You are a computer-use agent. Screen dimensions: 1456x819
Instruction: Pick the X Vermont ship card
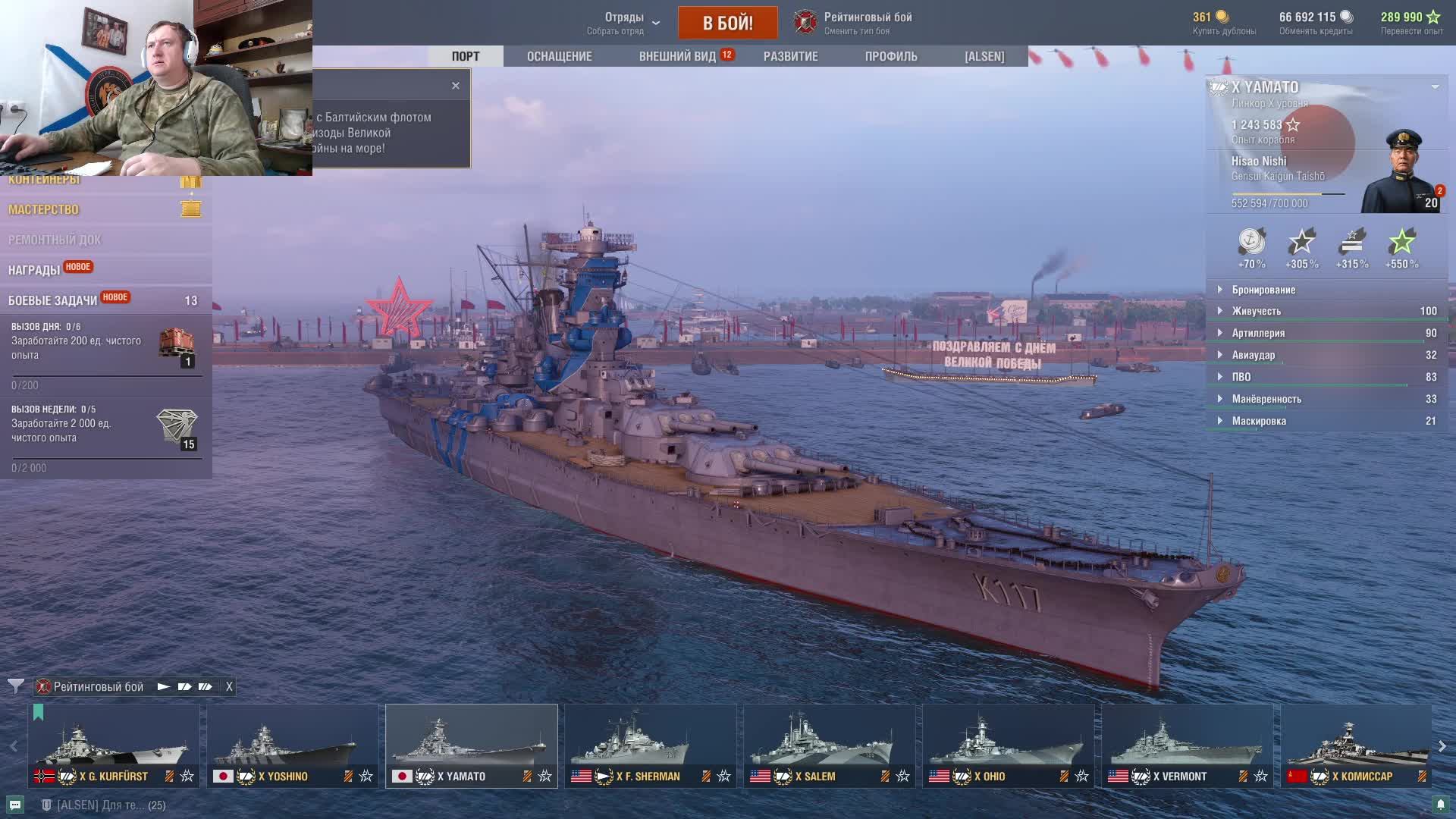tap(1187, 745)
